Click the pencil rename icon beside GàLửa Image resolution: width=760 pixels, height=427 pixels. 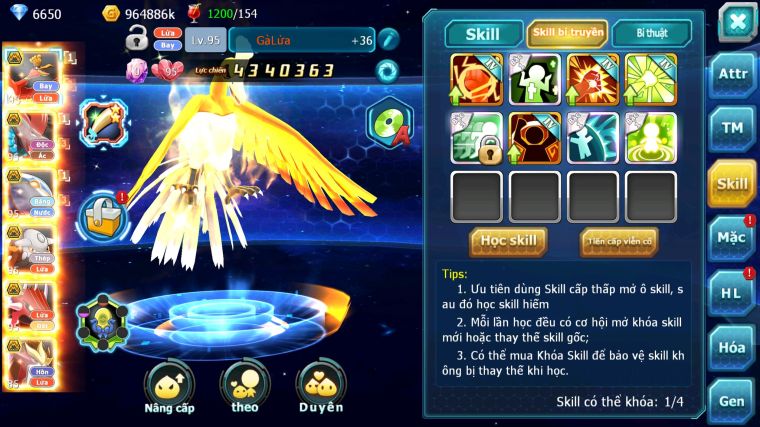tap(388, 40)
